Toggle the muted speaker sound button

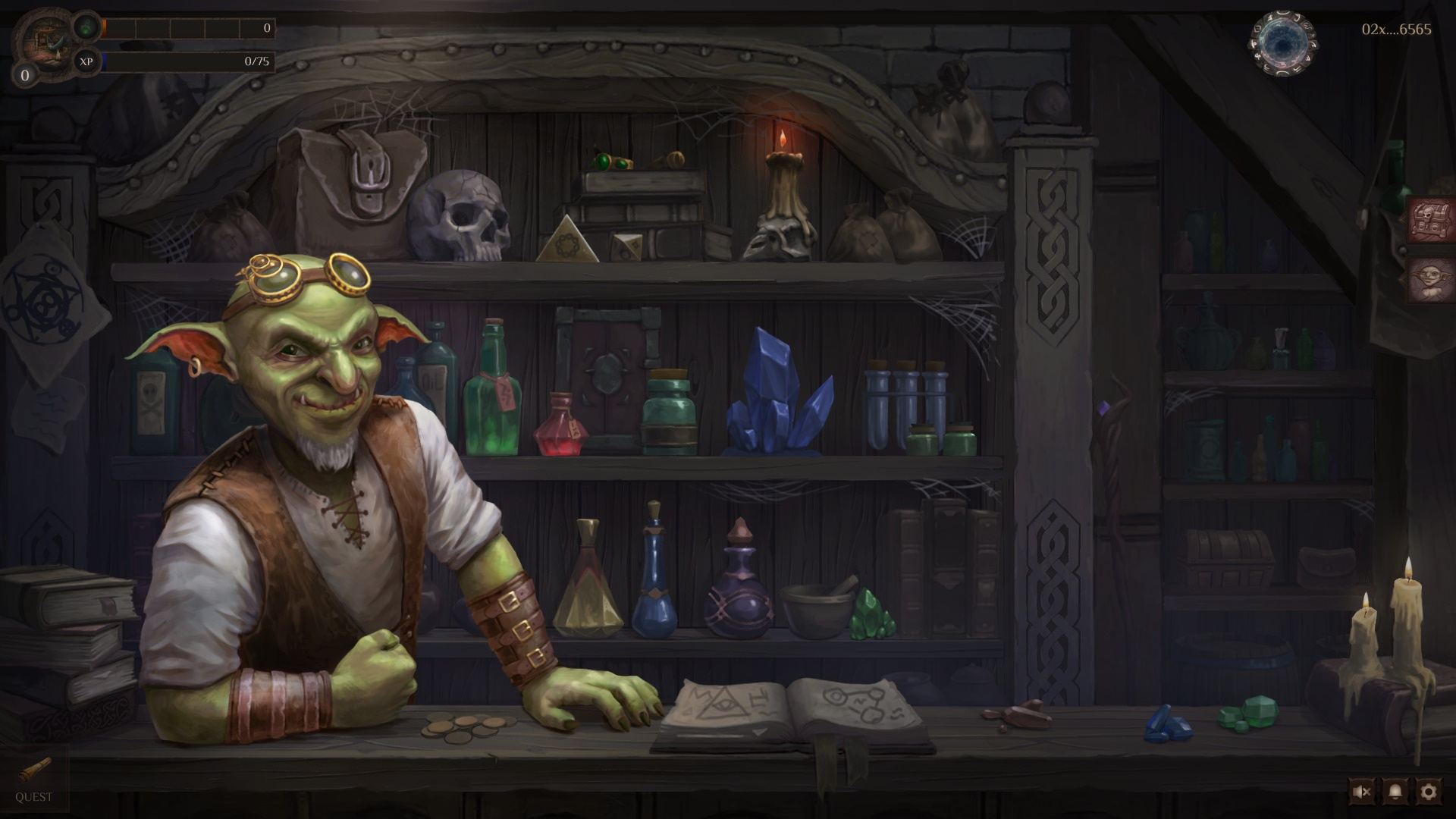(1361, 792)
